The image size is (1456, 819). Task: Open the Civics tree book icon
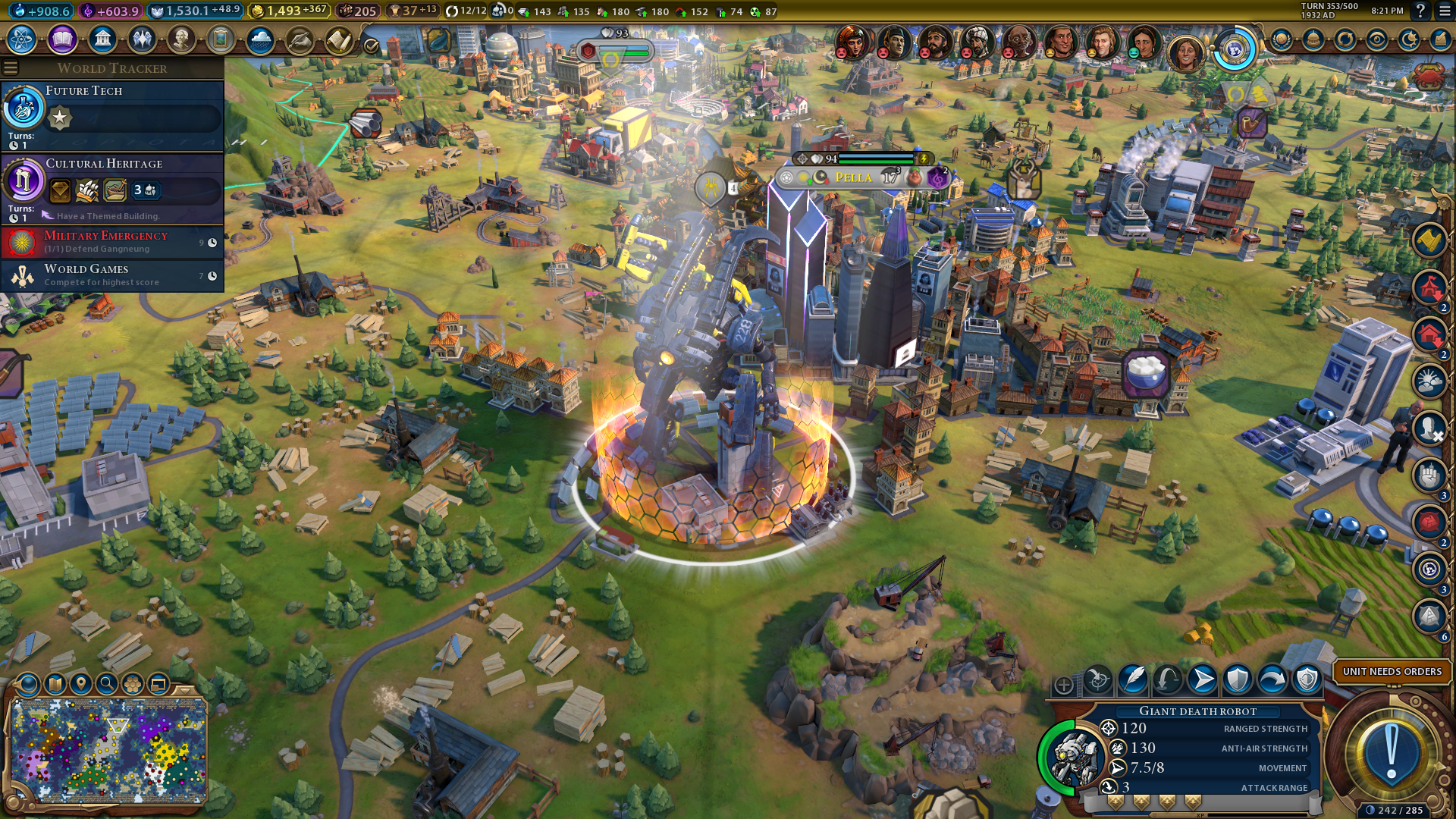[62, 39]
